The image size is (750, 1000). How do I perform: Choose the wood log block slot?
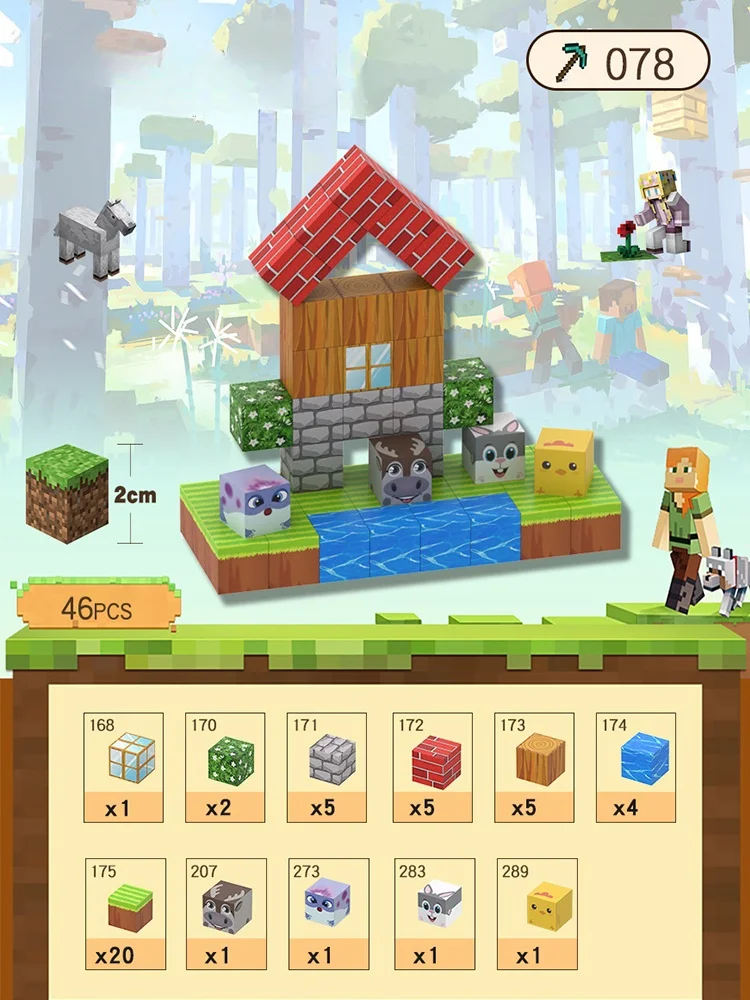pyautogui.click(x=534, y=767)
